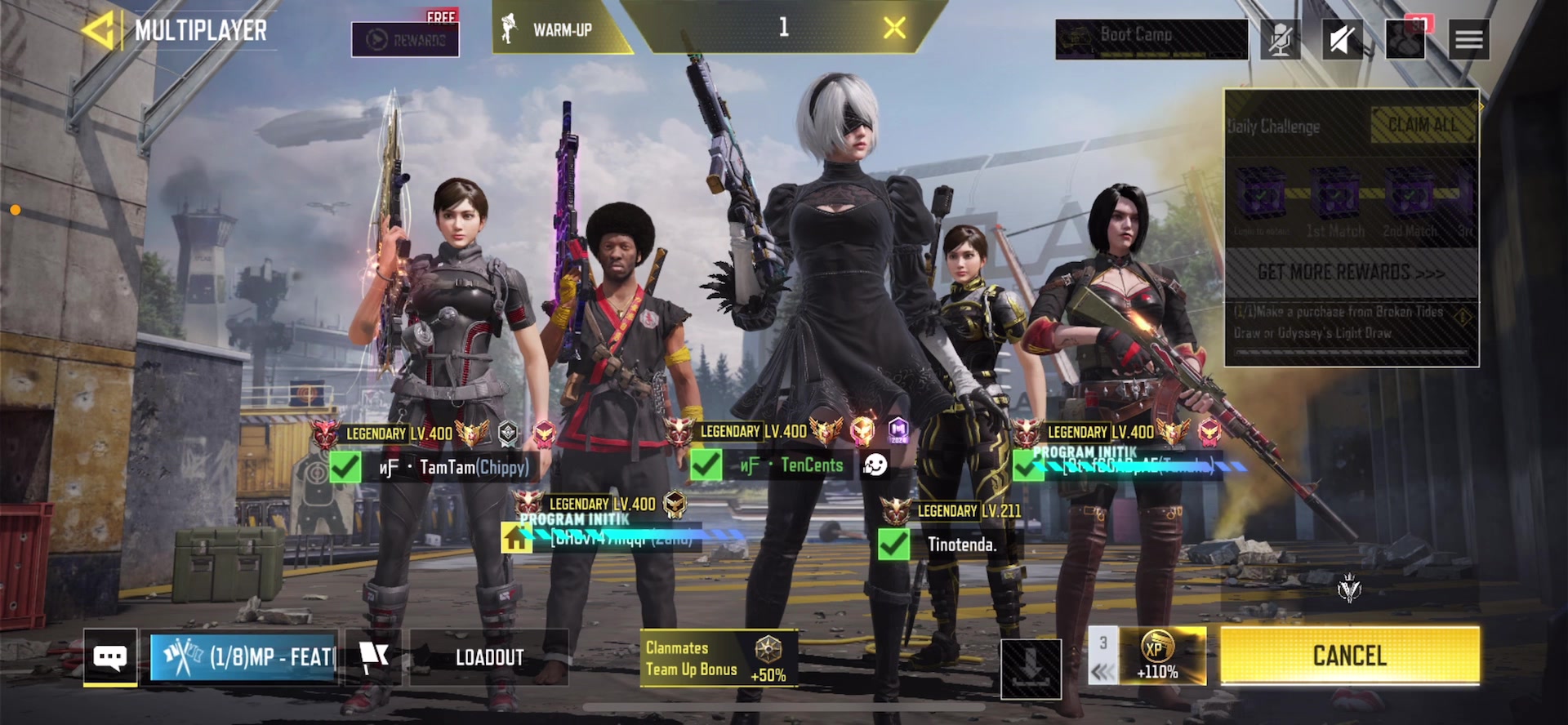Image resolution: width=1568 pixels, height=725 pixels.
Task: Cancel matchmaking with the yellow X
Action: [x=894, y=29]
